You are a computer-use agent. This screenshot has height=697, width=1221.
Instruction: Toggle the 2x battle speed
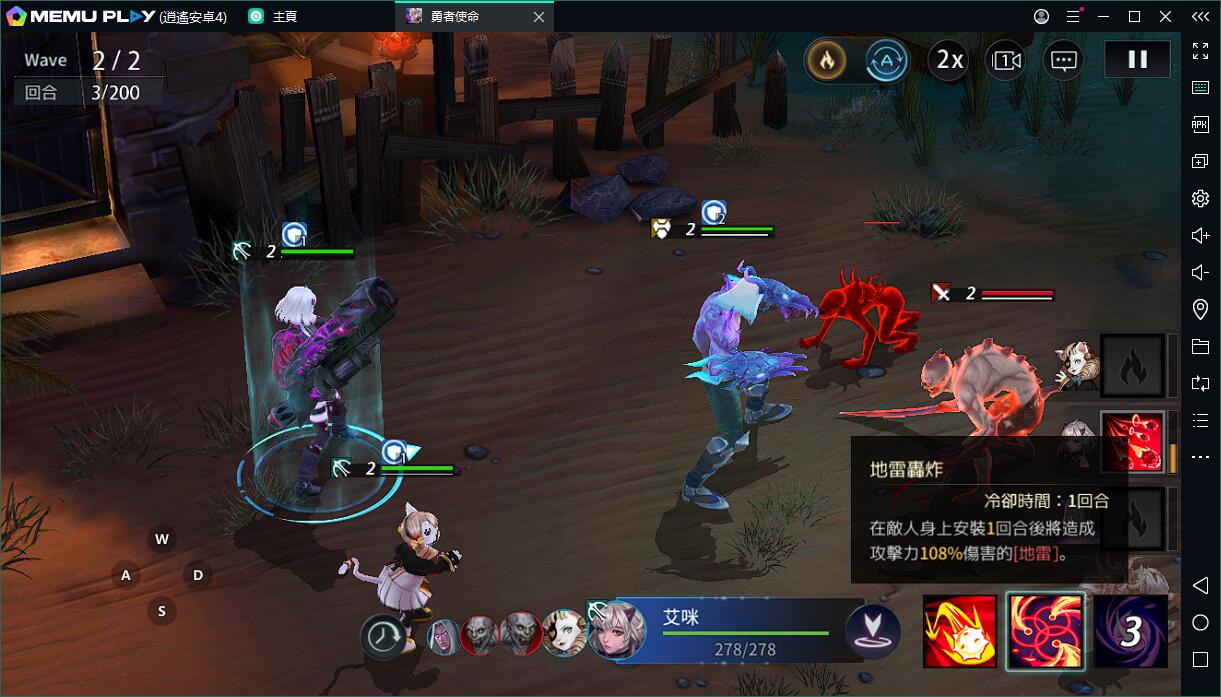[x=947, y=61]
